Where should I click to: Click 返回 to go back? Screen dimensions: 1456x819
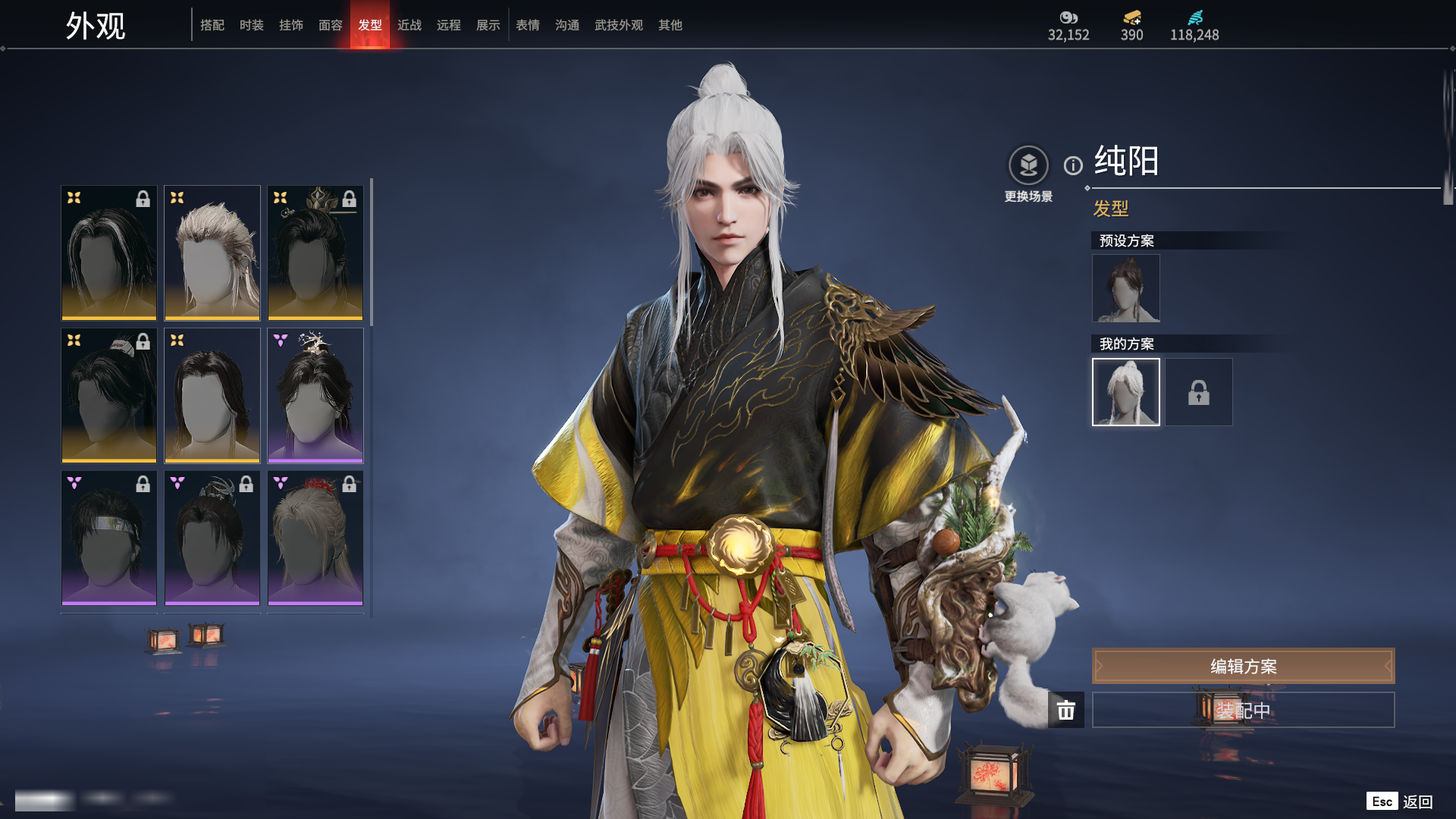click(1417, 802)
